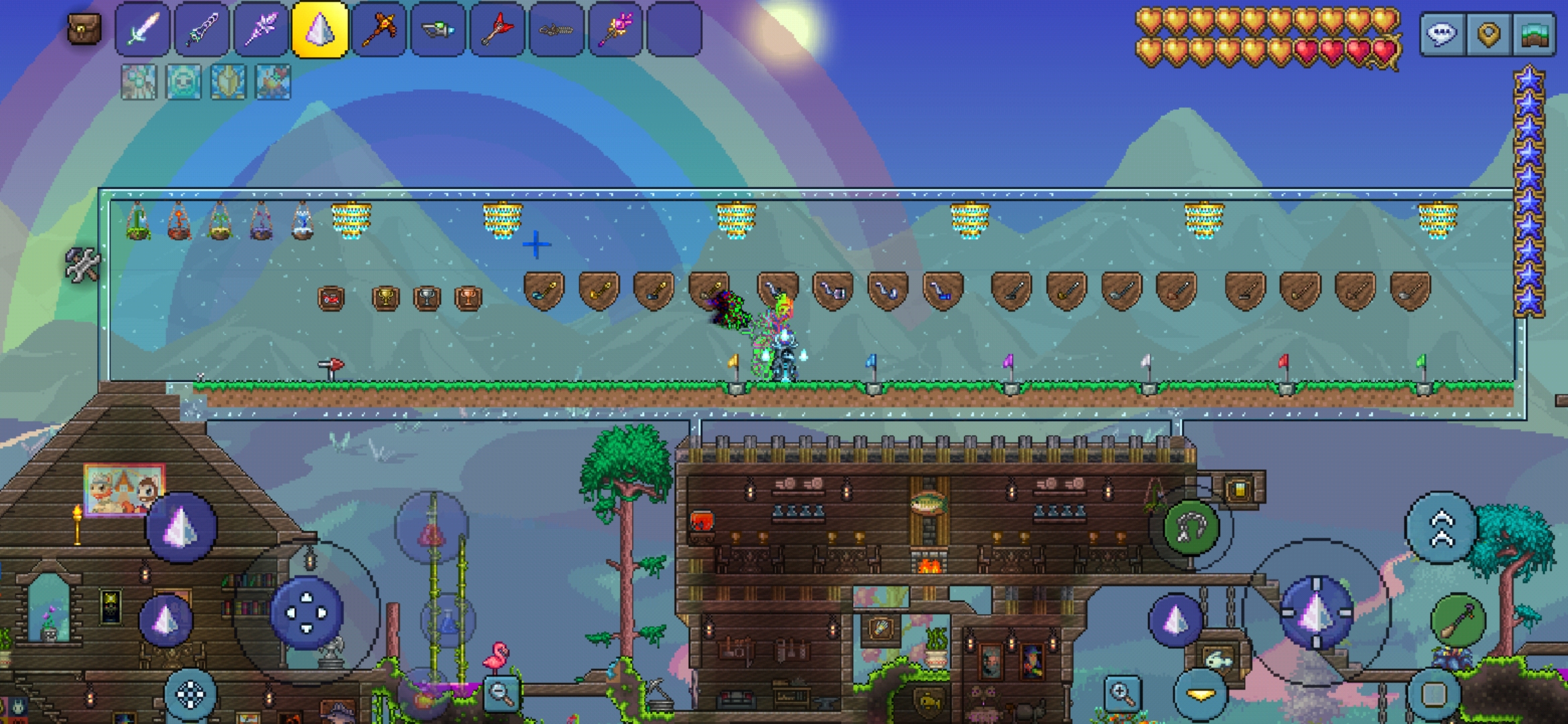Open the inventory bag
Image resolution: width=1568 pixels, height=724 pixels.
click(x=85, y=30)
